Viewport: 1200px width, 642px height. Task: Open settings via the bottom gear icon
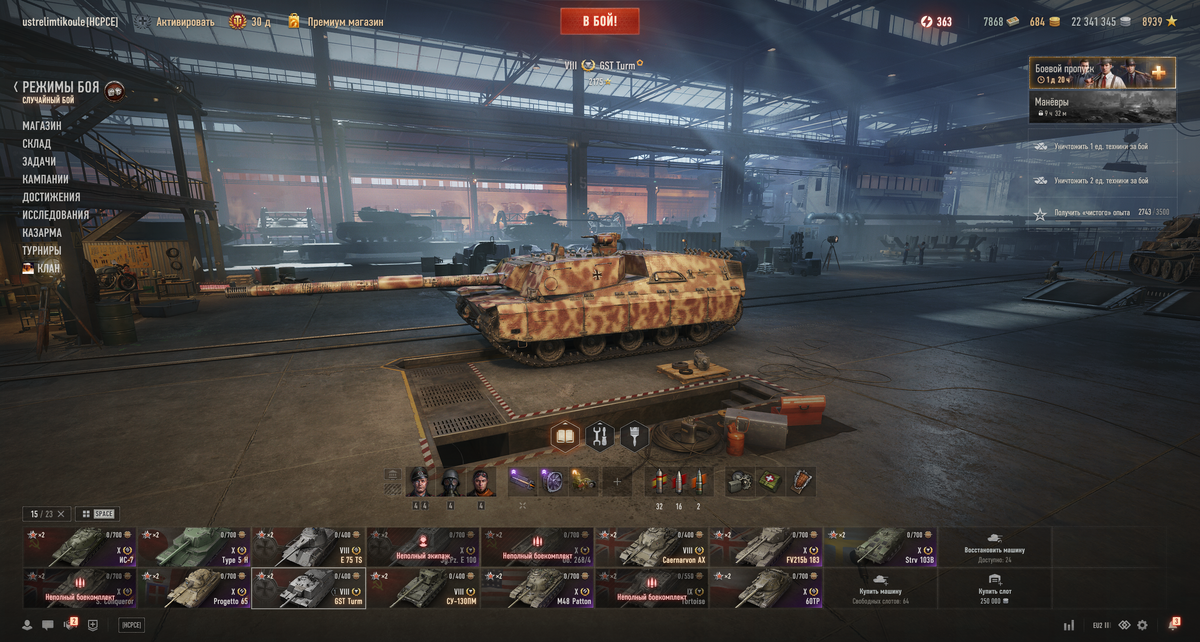1142,625
